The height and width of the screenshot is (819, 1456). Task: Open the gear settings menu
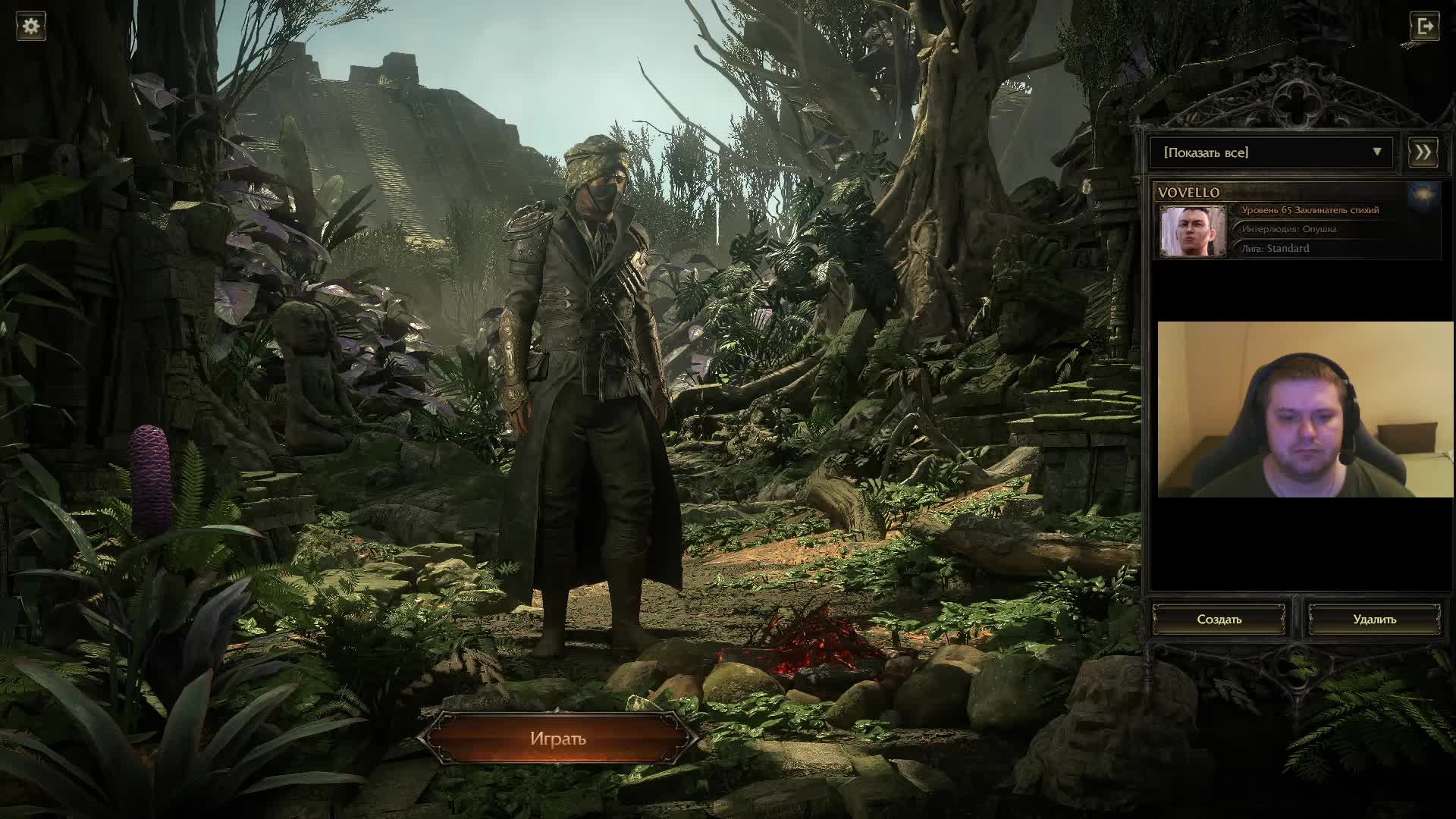31,27
